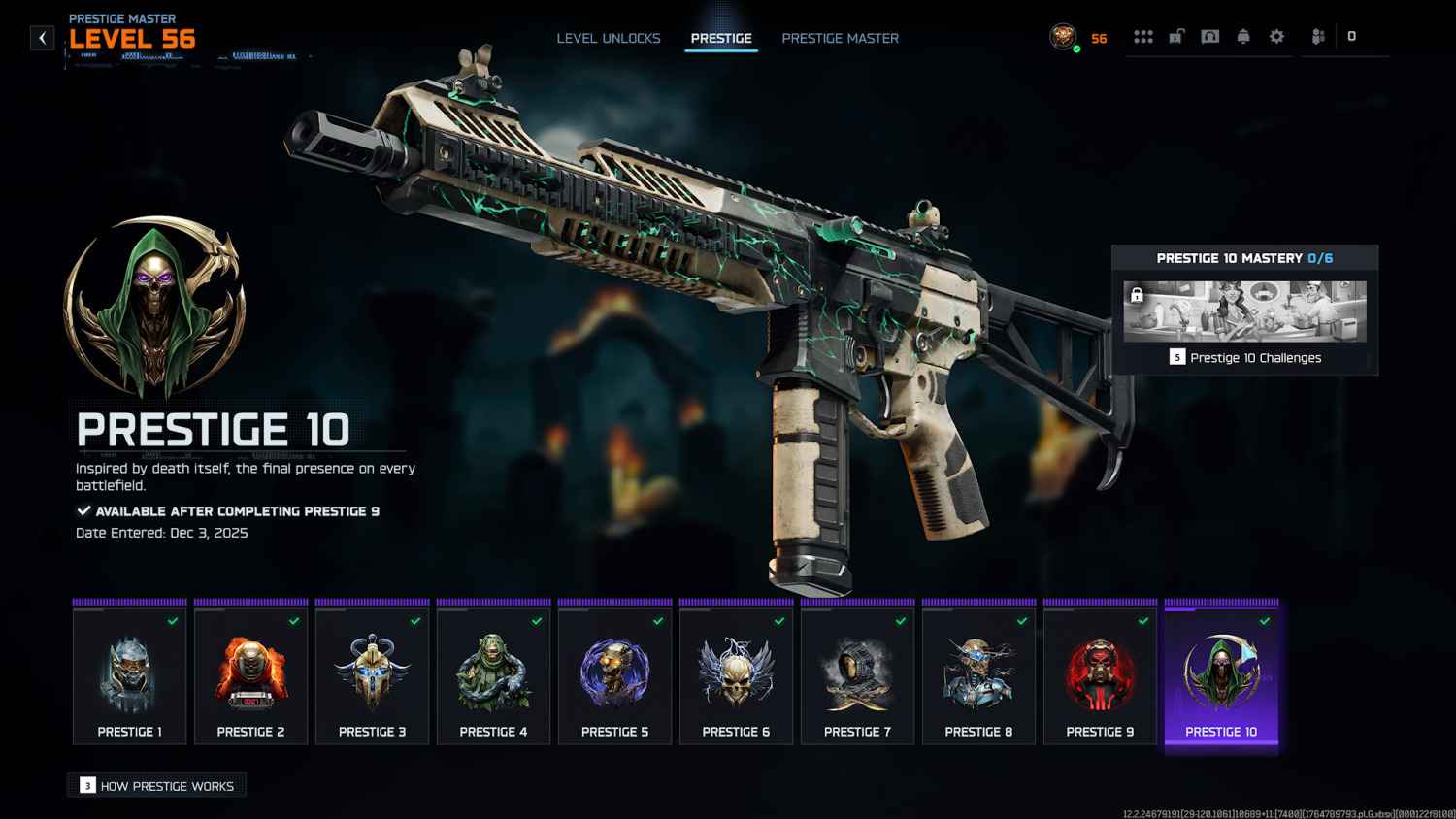Pick the Prestige 6 skull tile
The image size is (1456, 819).
737,675
